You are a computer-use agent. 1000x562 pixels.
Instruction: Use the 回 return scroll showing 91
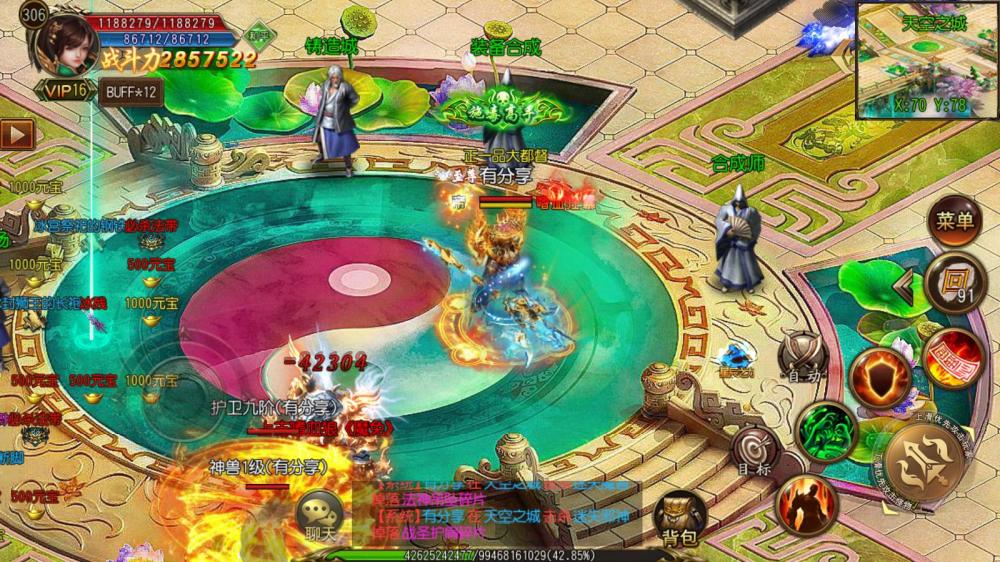click(954, 282)
